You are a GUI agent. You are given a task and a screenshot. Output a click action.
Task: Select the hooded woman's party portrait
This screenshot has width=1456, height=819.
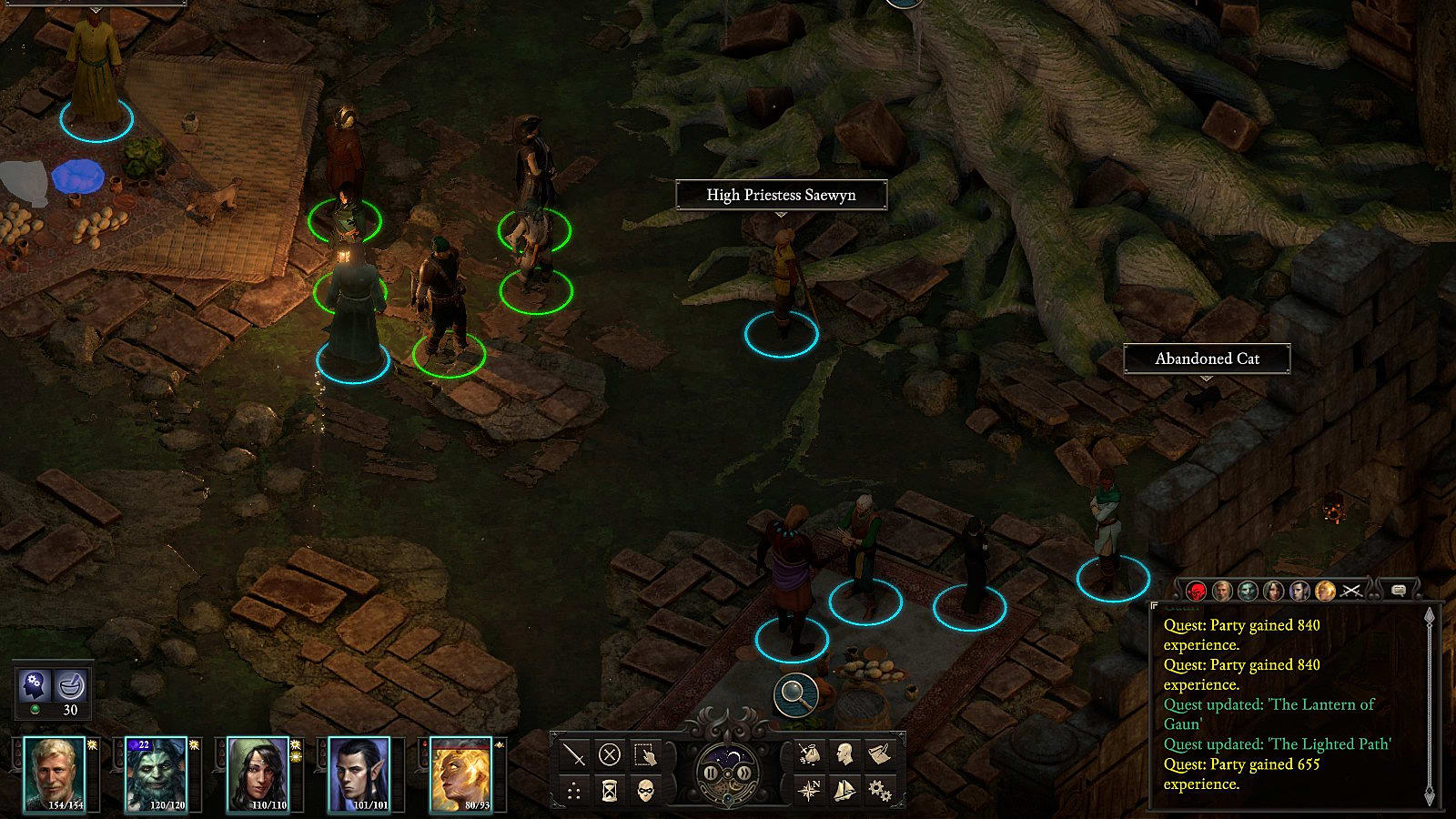(x=258, y=773)
